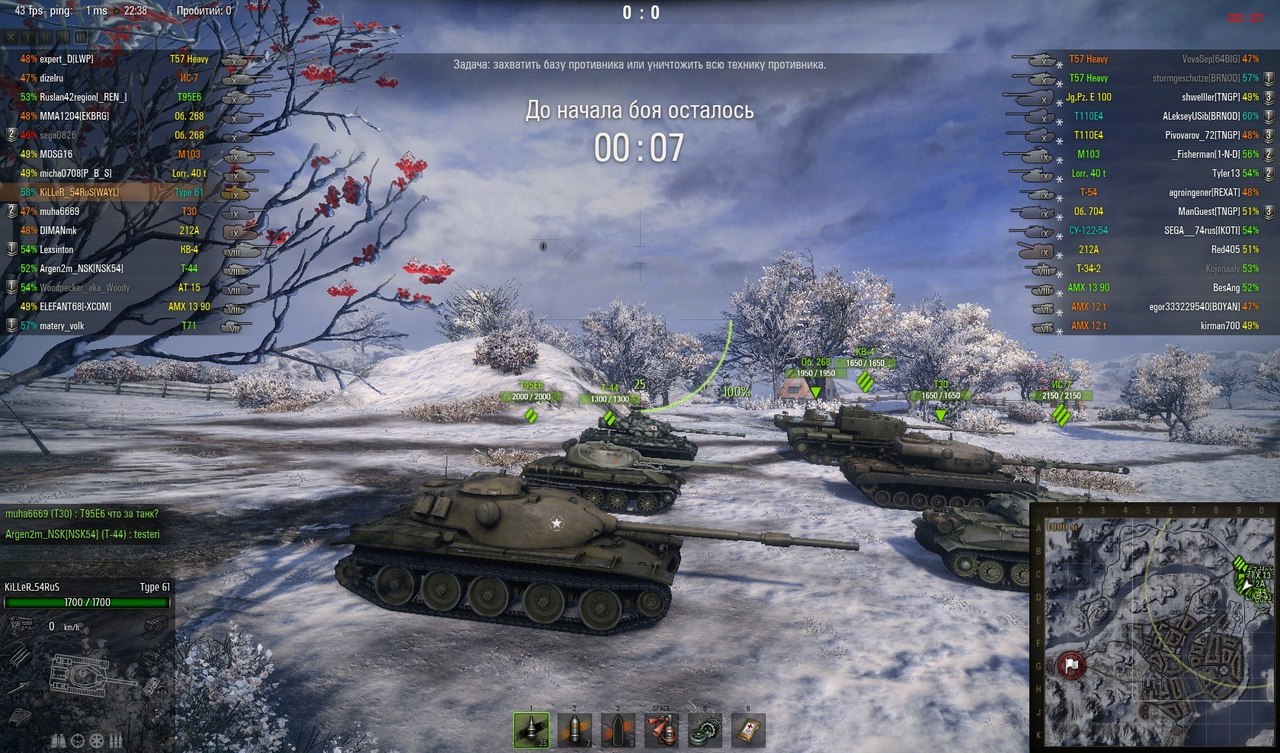Use the green gear wheels consumable
Screen dimensions: 1280x753
coord(705,730)
